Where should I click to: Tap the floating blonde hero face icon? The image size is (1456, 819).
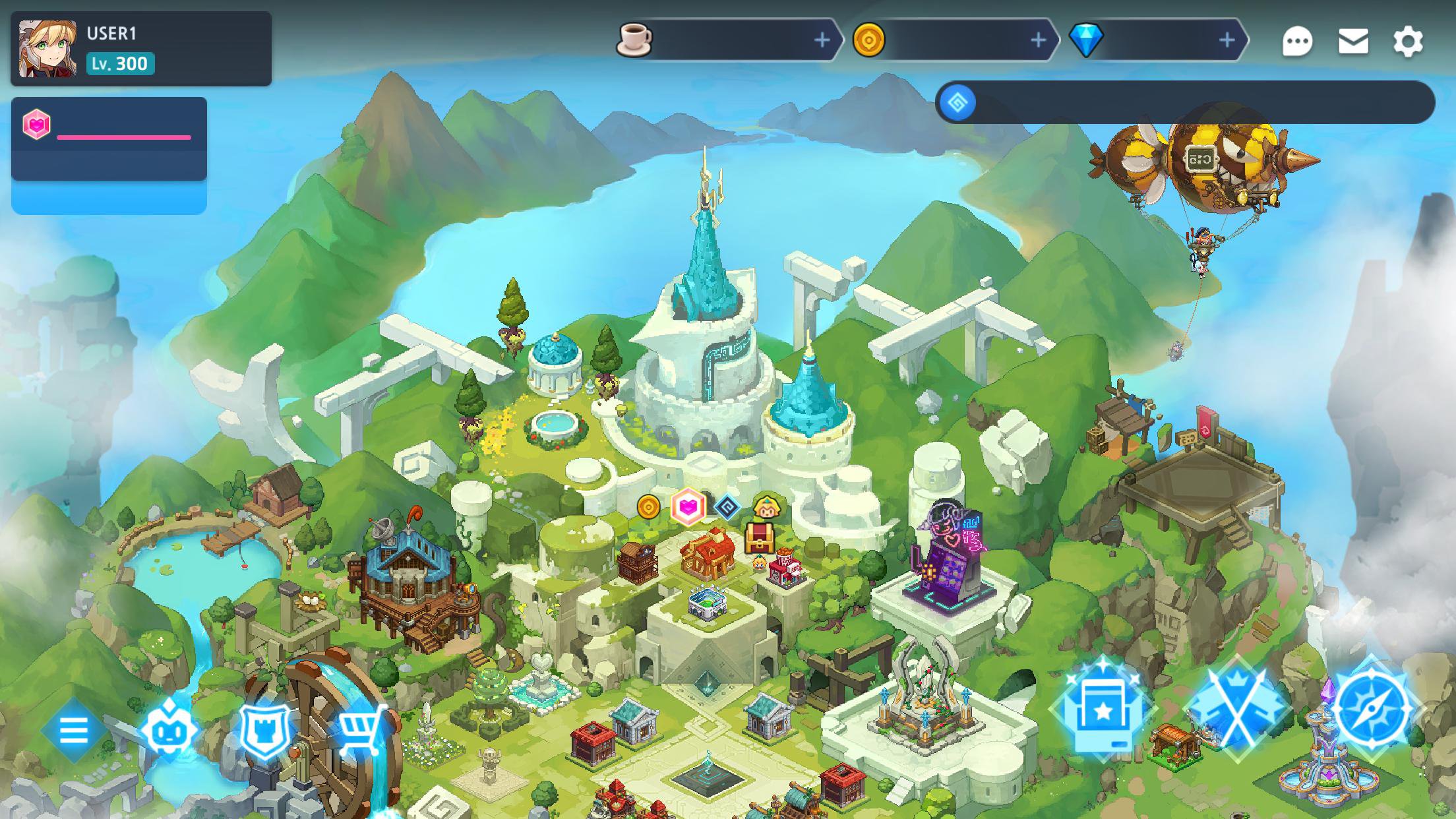767,508
